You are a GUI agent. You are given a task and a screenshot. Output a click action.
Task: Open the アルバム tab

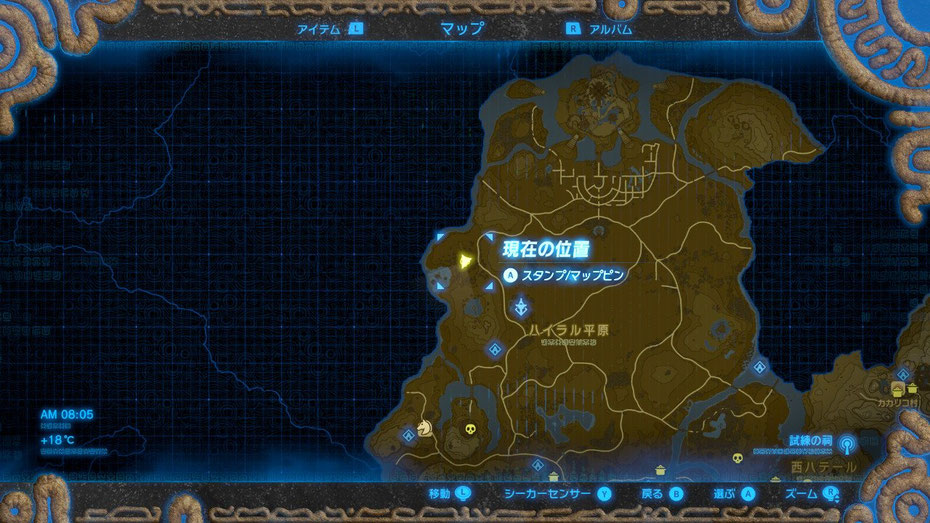(608, 29)
